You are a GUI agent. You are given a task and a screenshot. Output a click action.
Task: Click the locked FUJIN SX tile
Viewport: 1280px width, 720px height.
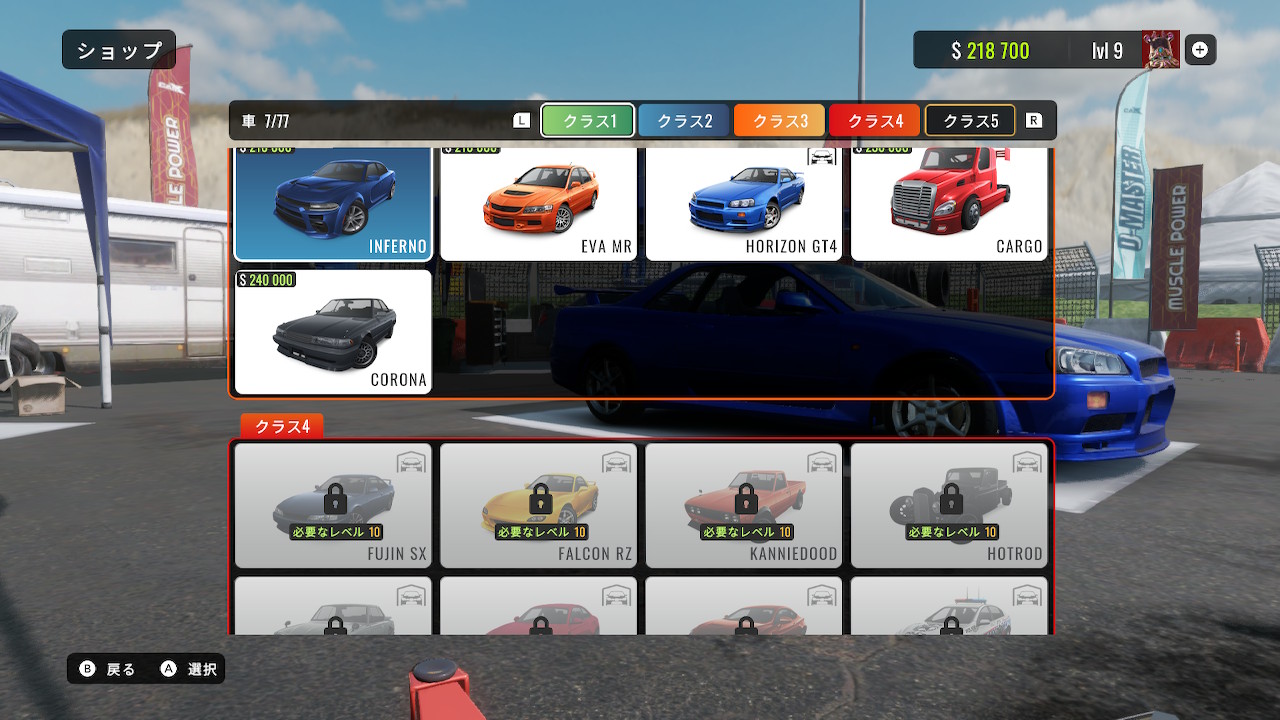point(333,505)
